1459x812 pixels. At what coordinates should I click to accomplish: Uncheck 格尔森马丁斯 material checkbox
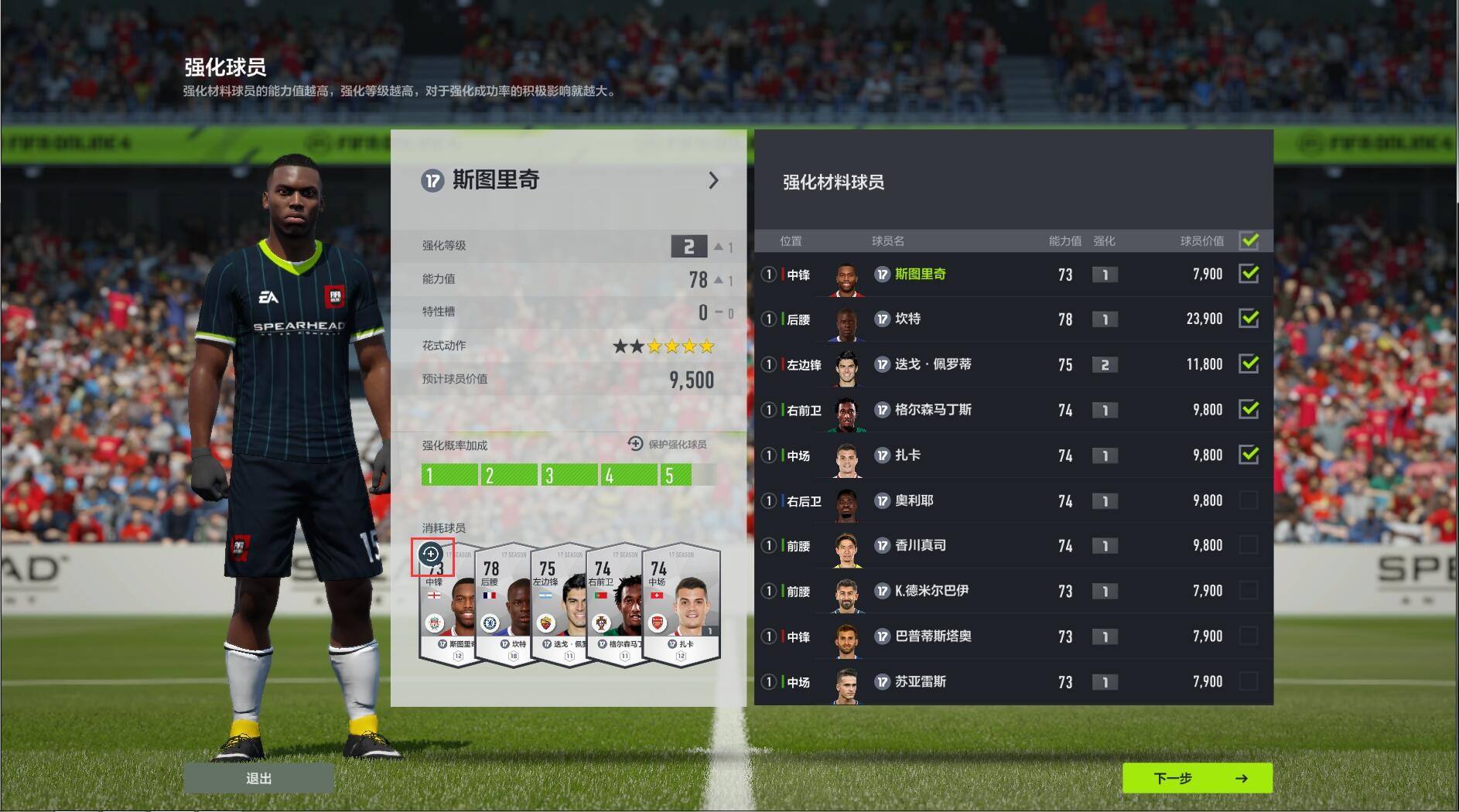1249,410
